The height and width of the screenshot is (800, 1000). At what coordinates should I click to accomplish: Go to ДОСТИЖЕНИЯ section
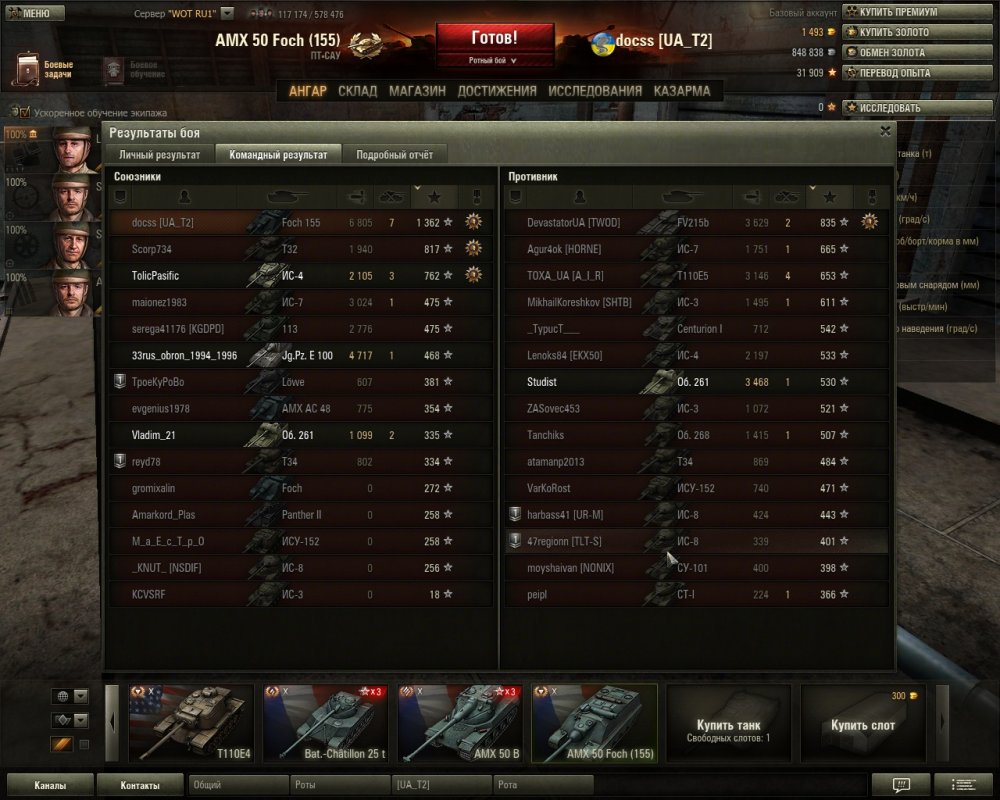(497, 91)
